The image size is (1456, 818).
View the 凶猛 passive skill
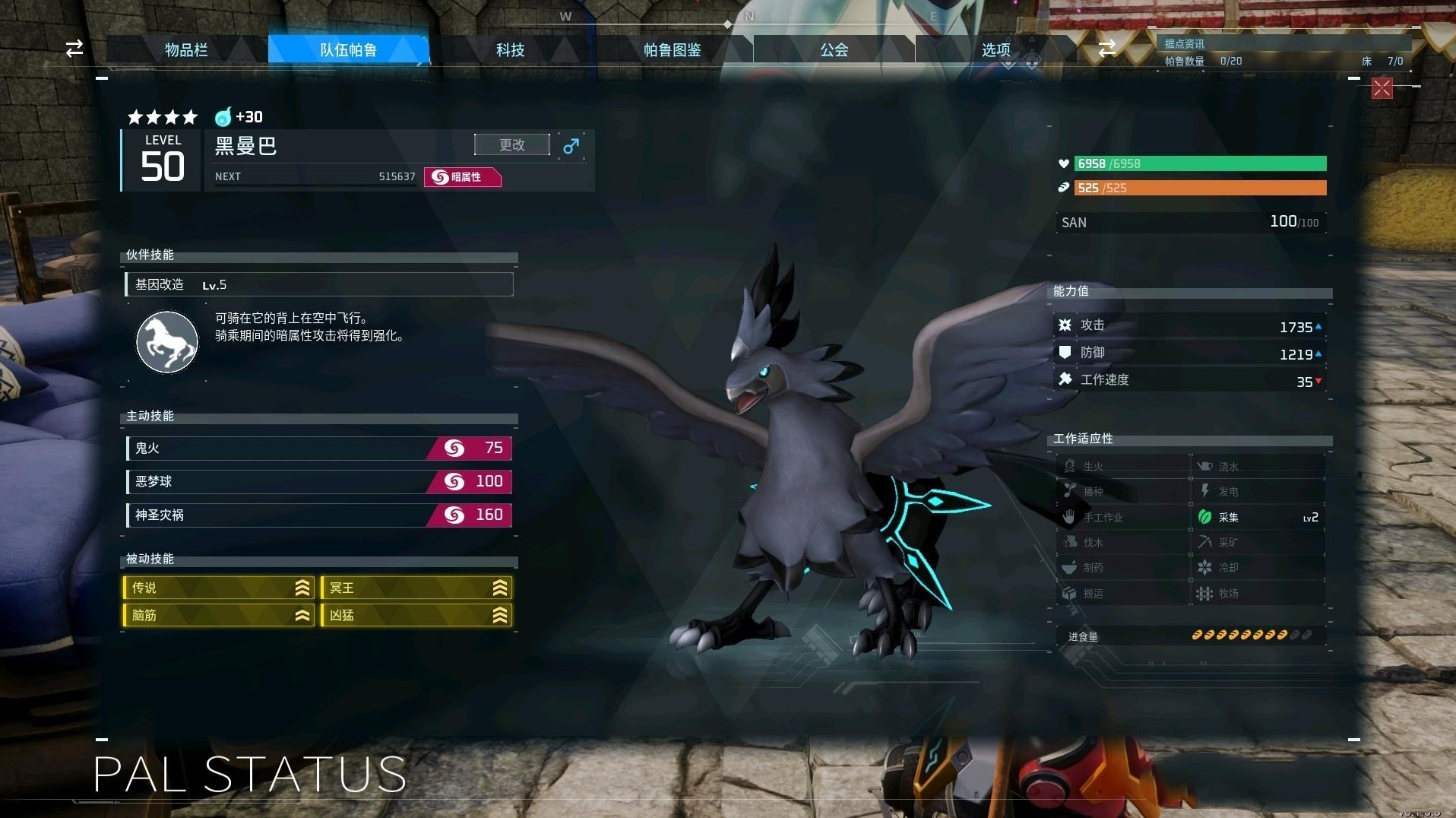416,615
